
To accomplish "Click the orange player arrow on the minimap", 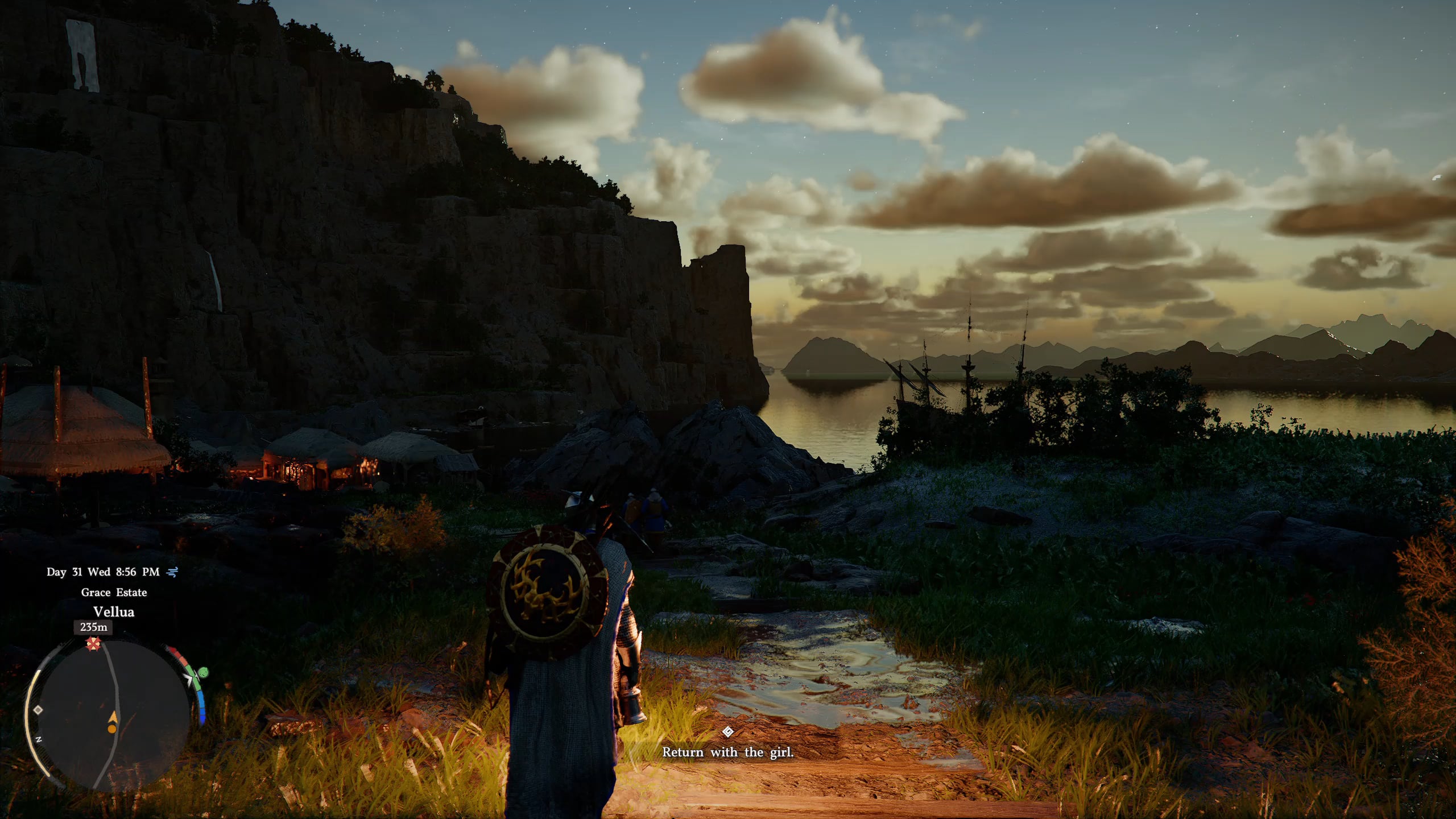I will click(x=113, y=720).
